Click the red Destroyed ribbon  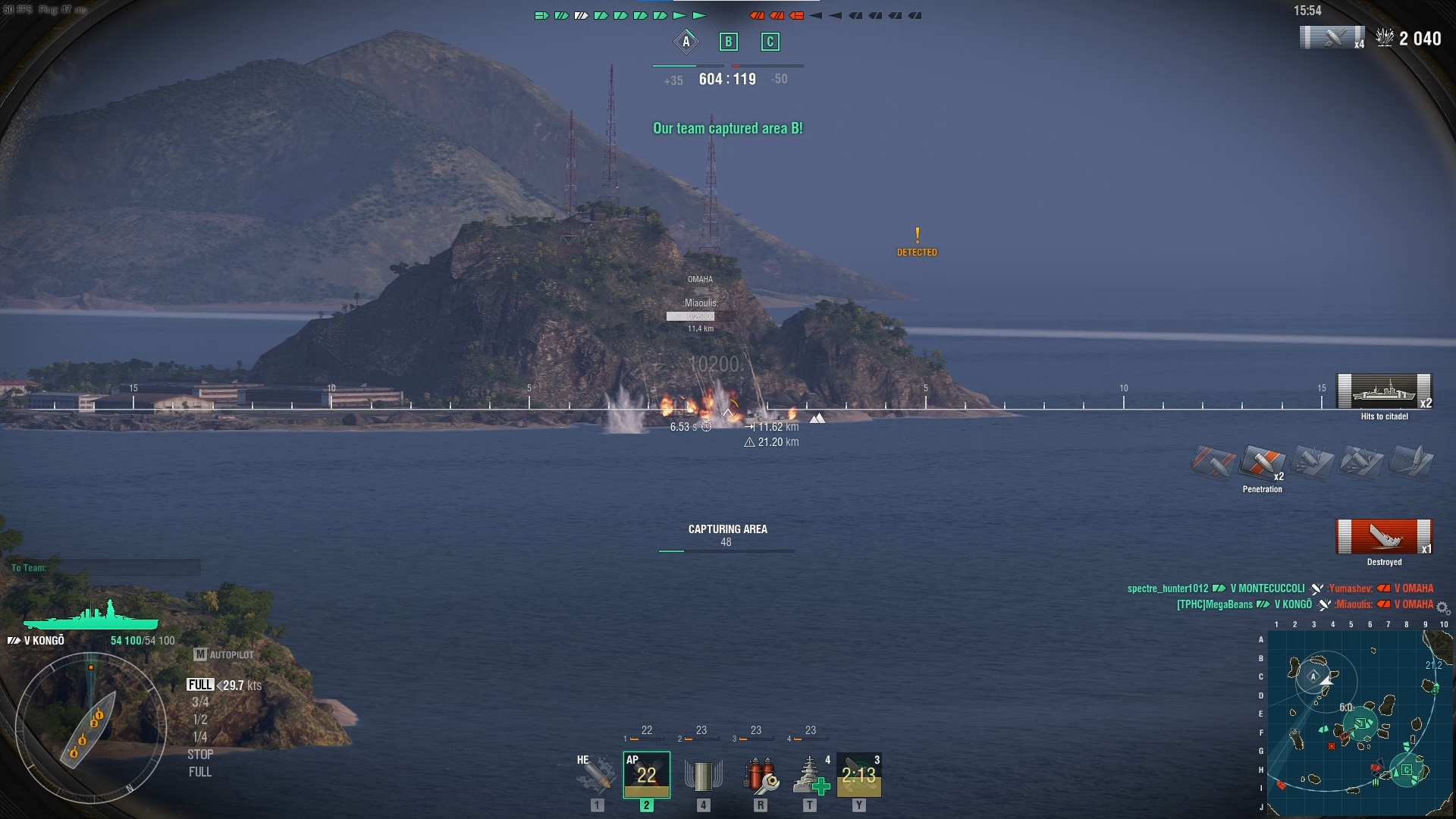click(1384, 535)
